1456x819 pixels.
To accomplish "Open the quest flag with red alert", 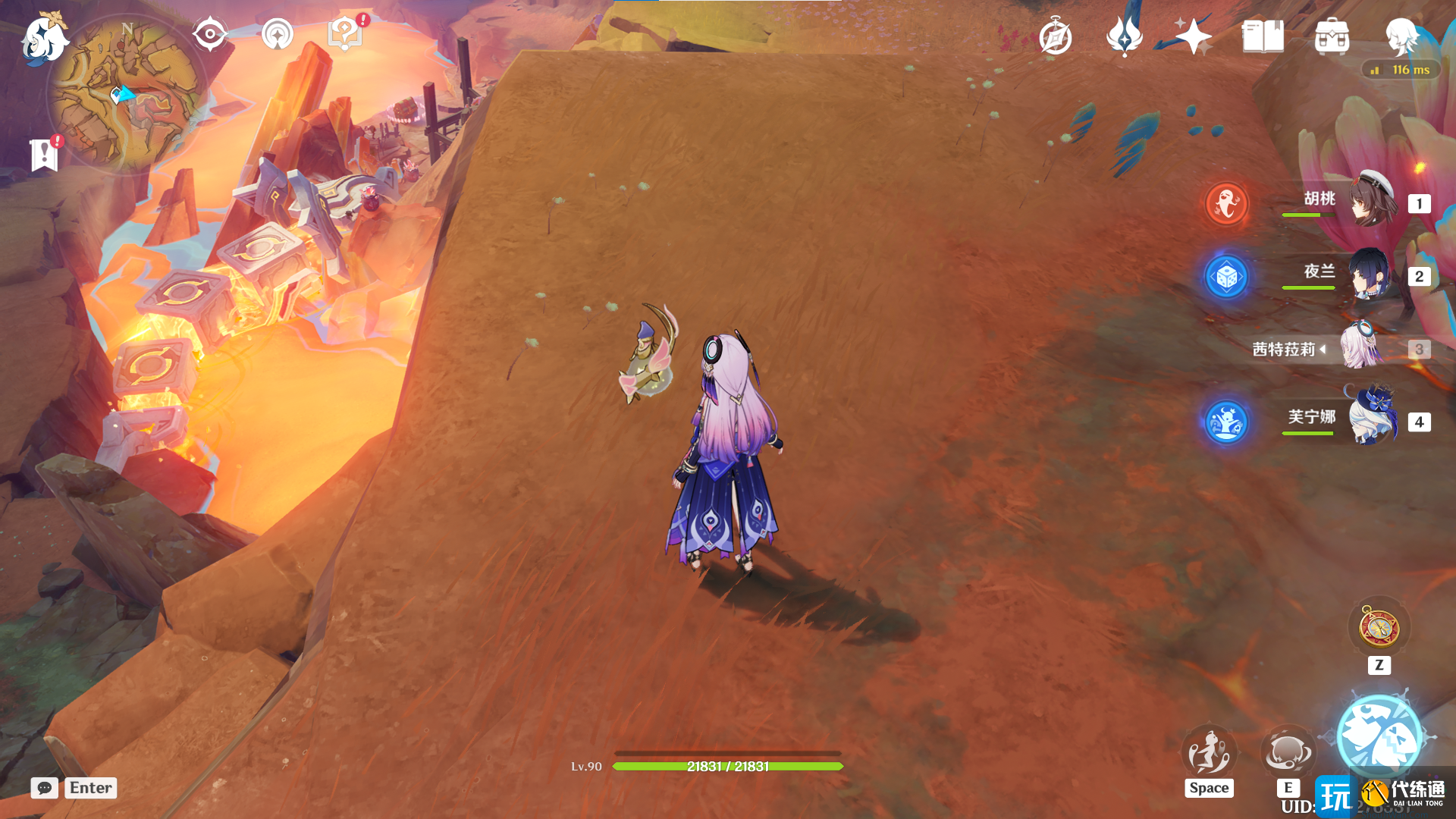I will (45, 155).
